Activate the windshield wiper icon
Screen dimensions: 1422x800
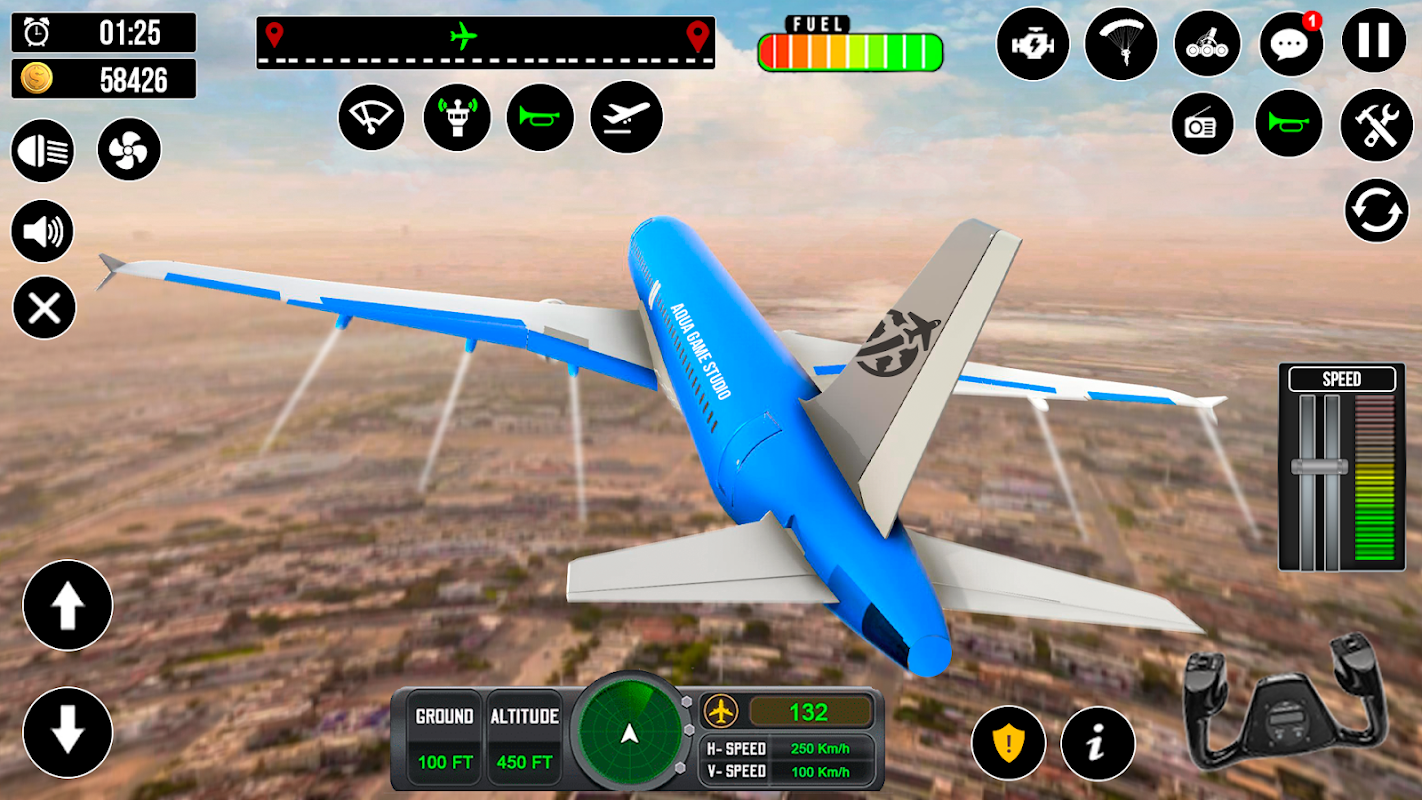pyautogui.click(x=371, y=117)
